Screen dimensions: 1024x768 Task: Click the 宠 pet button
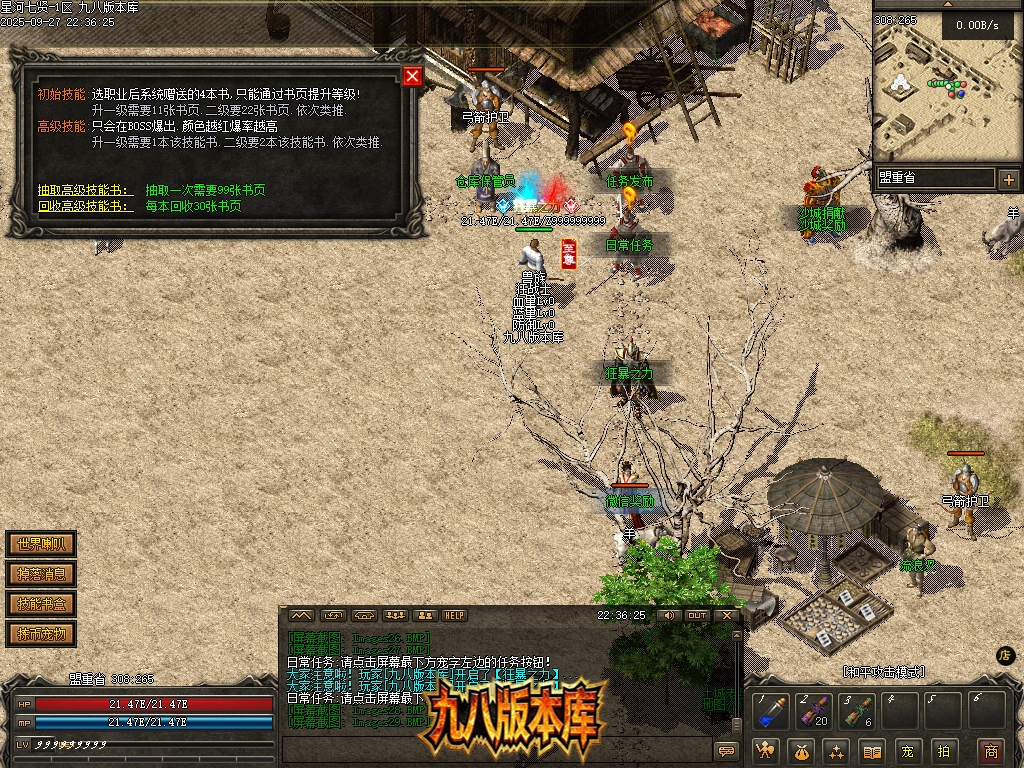907,751
